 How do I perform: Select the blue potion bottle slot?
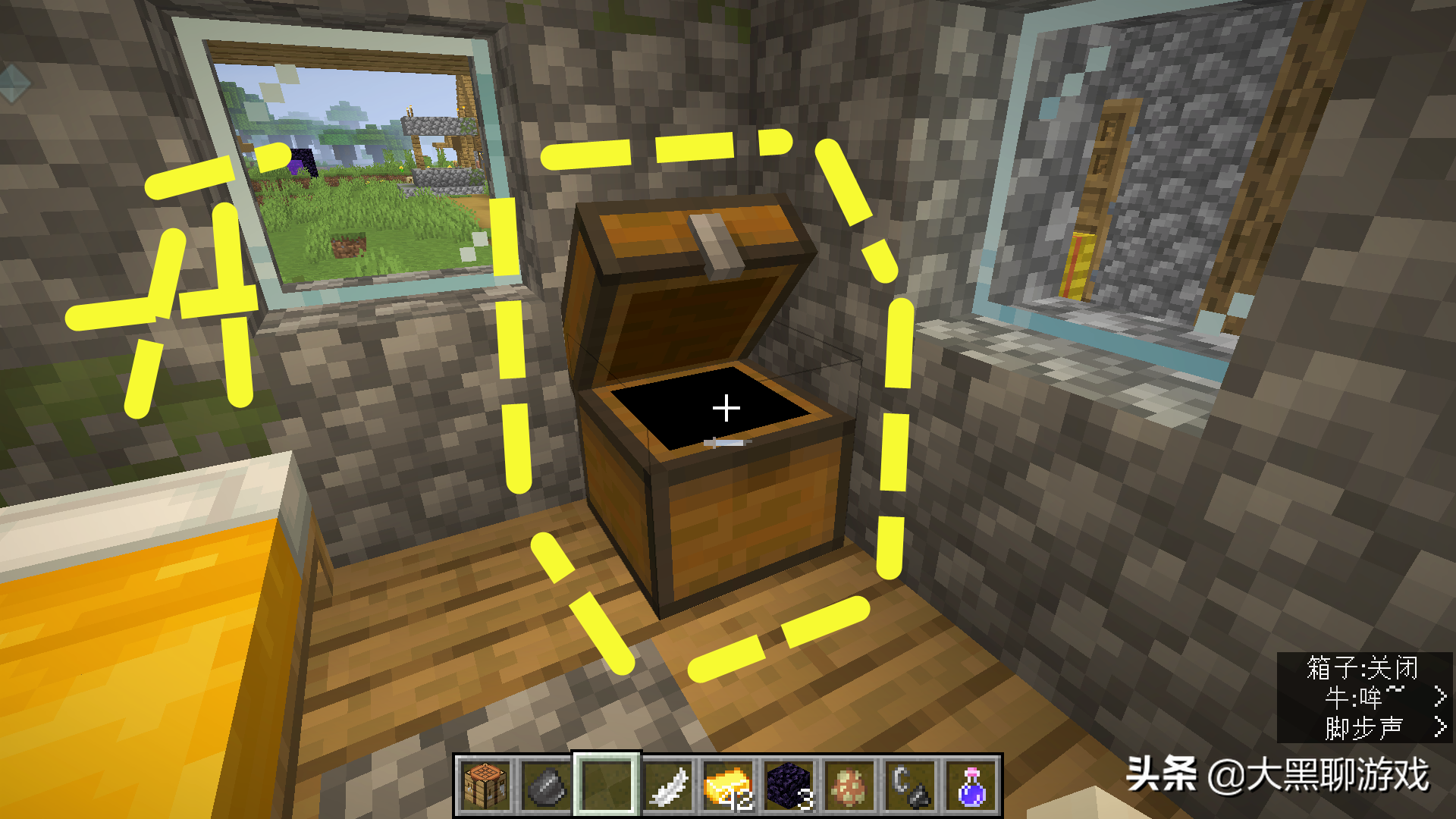(971, 786)
